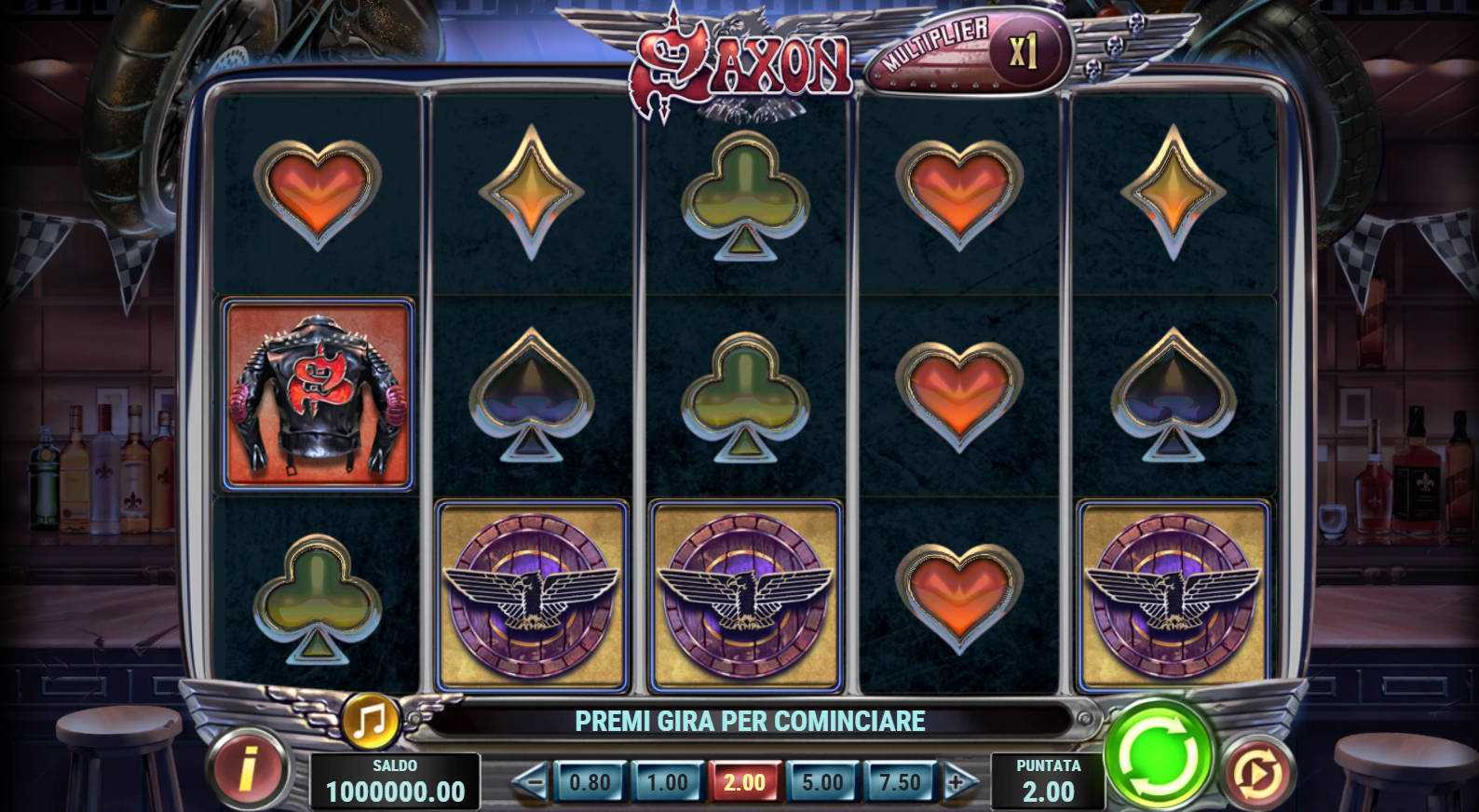Open the autoplay settings button
Viewport: 1479px width, 812px height.
click(1257, 772)
